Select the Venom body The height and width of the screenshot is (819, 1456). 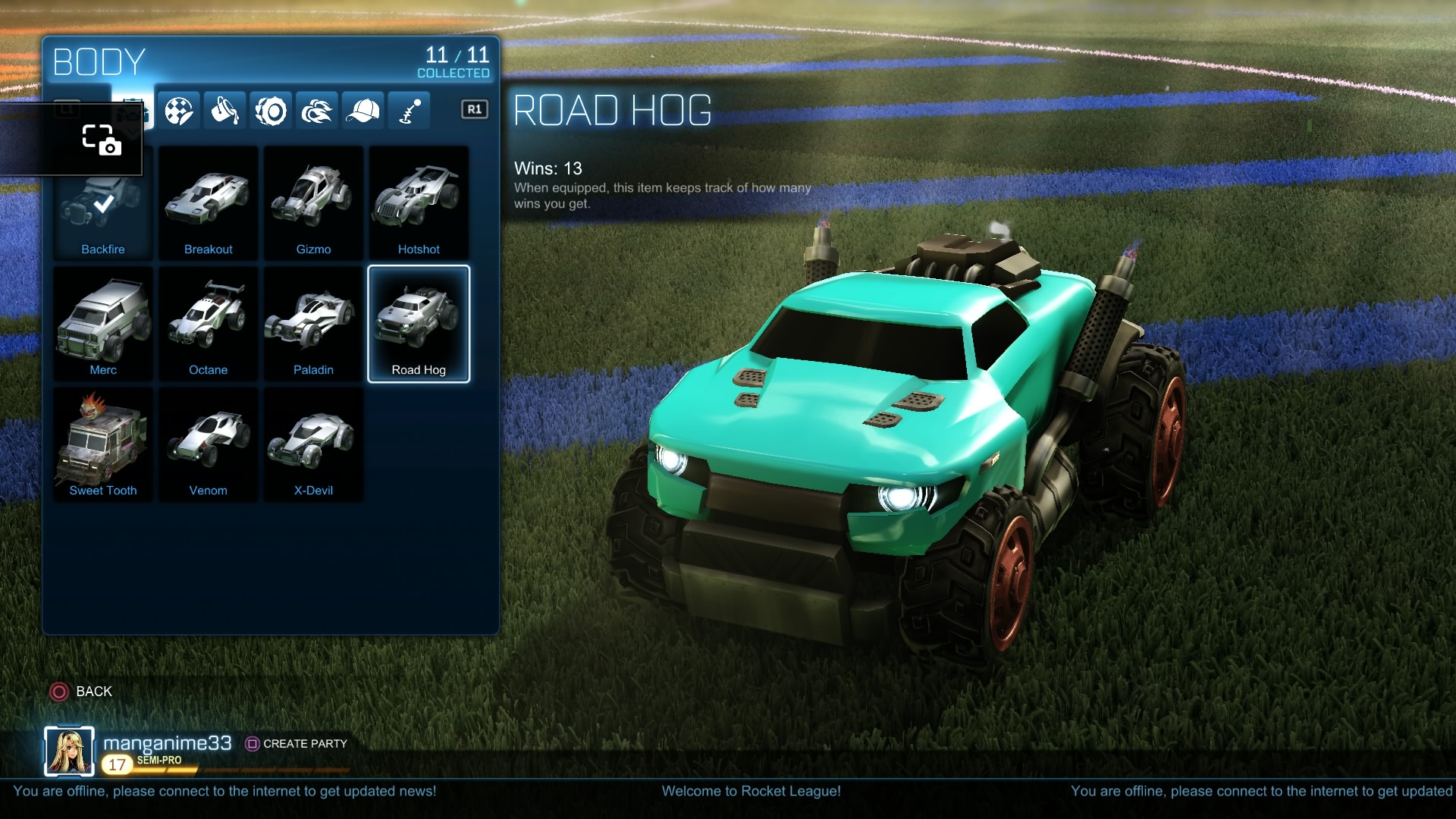208,444
